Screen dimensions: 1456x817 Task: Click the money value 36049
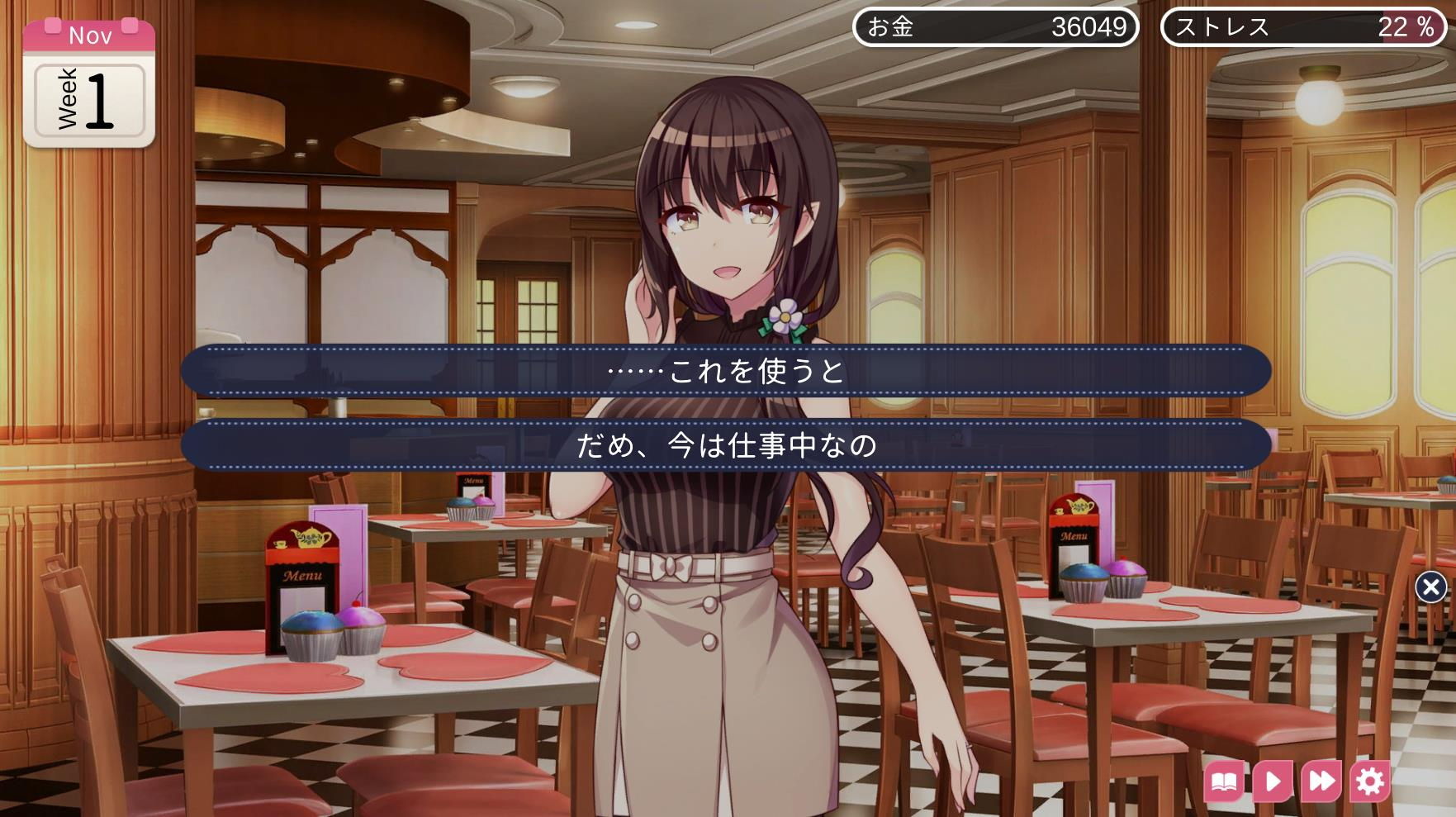[x=1090, y=27]
